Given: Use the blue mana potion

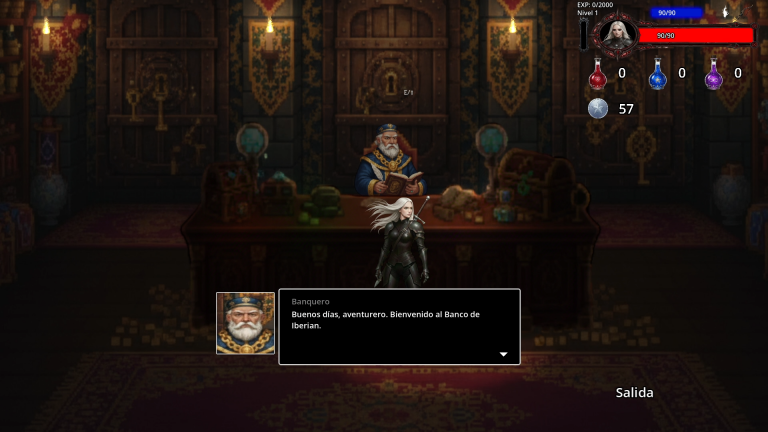Looking at the screenshot, I should coord(657,74).
